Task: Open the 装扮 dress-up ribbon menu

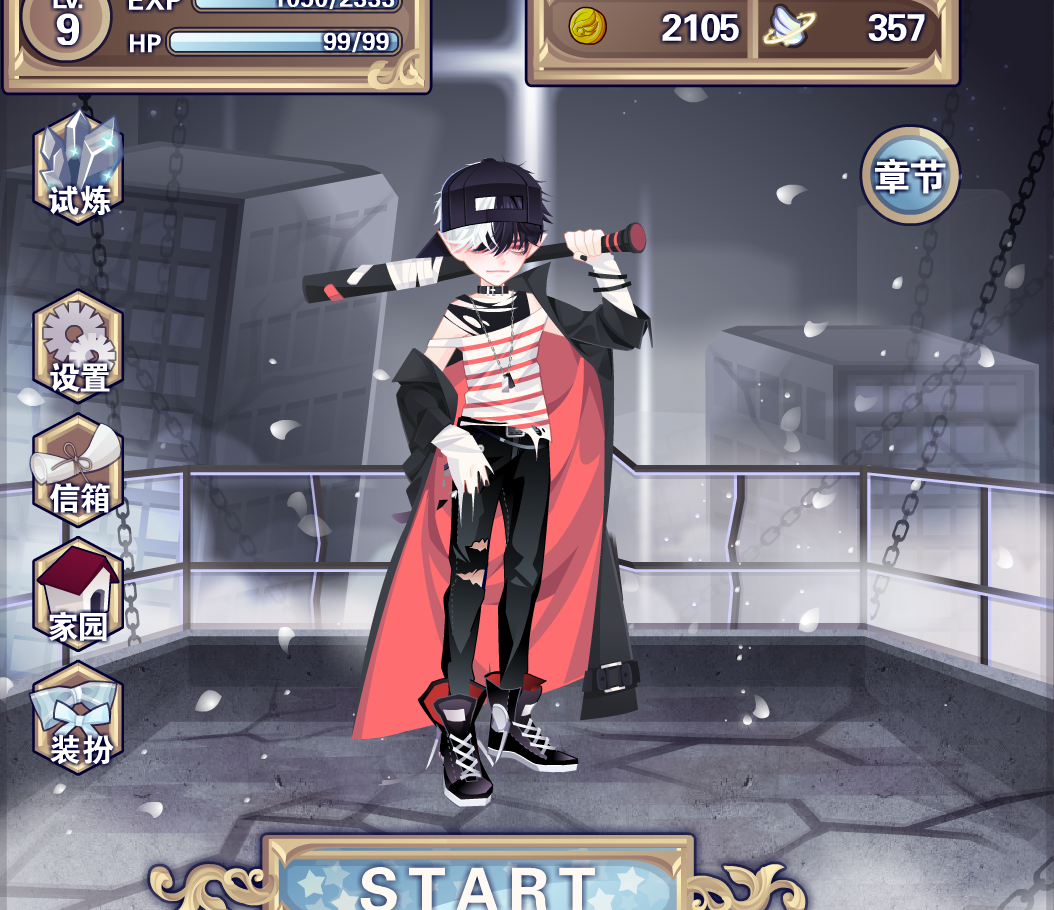Action: click(79, 718)
